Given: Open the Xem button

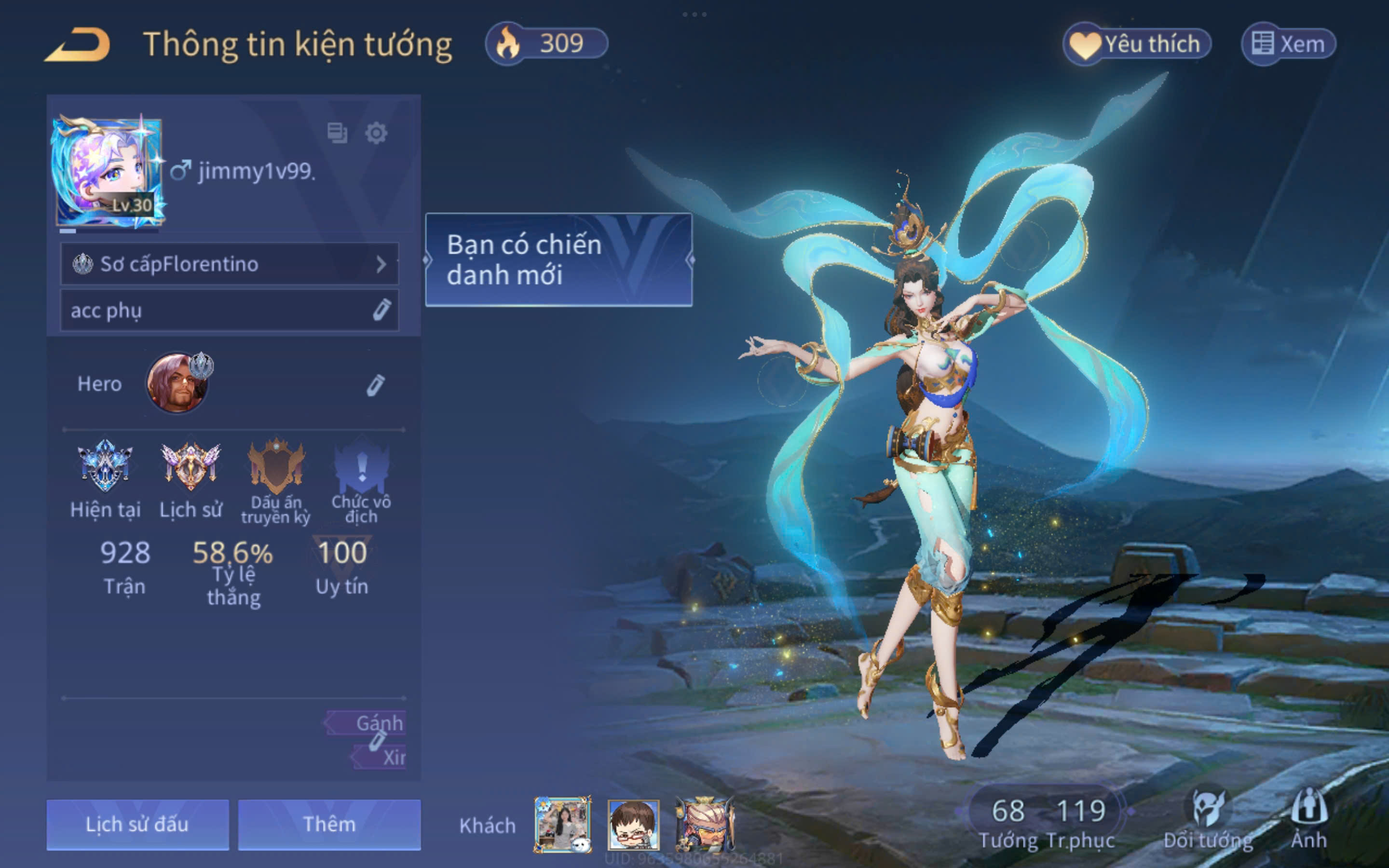Looking at the screenshot, I should pos(1288,44).
